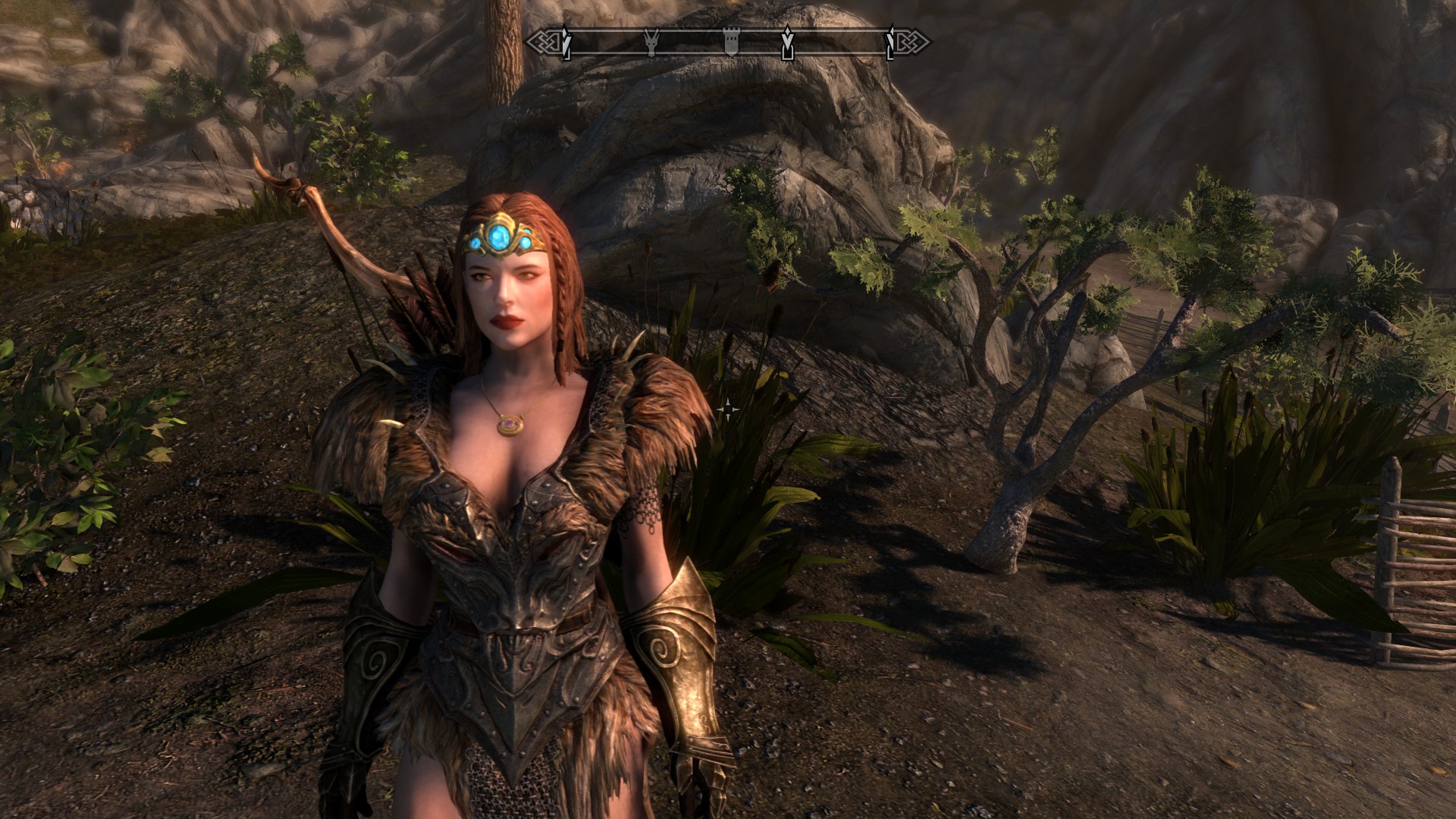Viewport: 1456px width, 819px height.
Task: Click the quest arrow marker between the tower and right end
Action: [x=787, y=43]
